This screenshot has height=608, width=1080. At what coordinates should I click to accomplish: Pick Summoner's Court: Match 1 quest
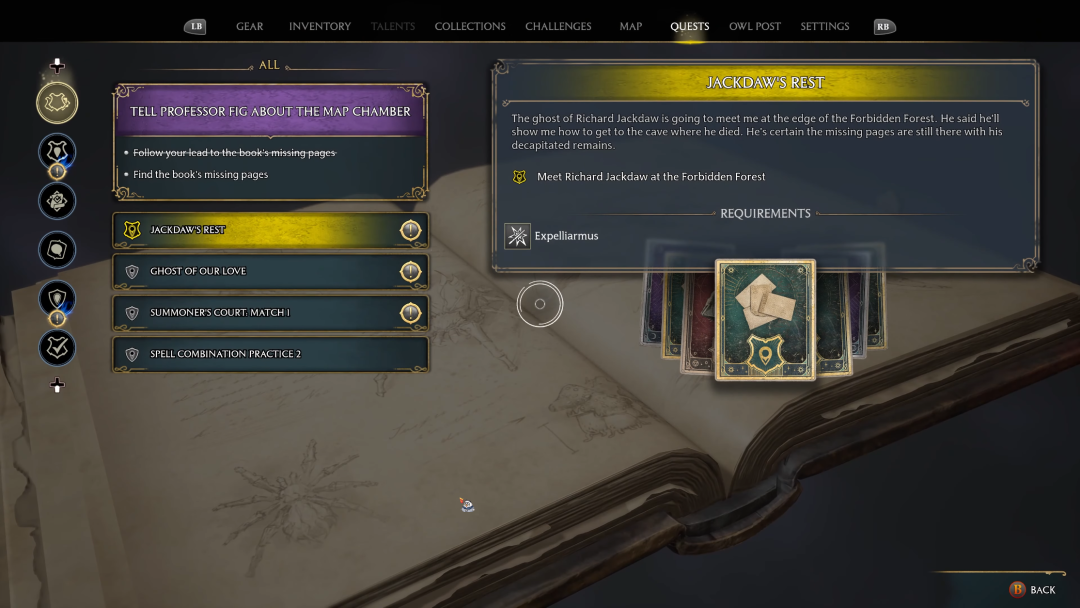point(270,313)
